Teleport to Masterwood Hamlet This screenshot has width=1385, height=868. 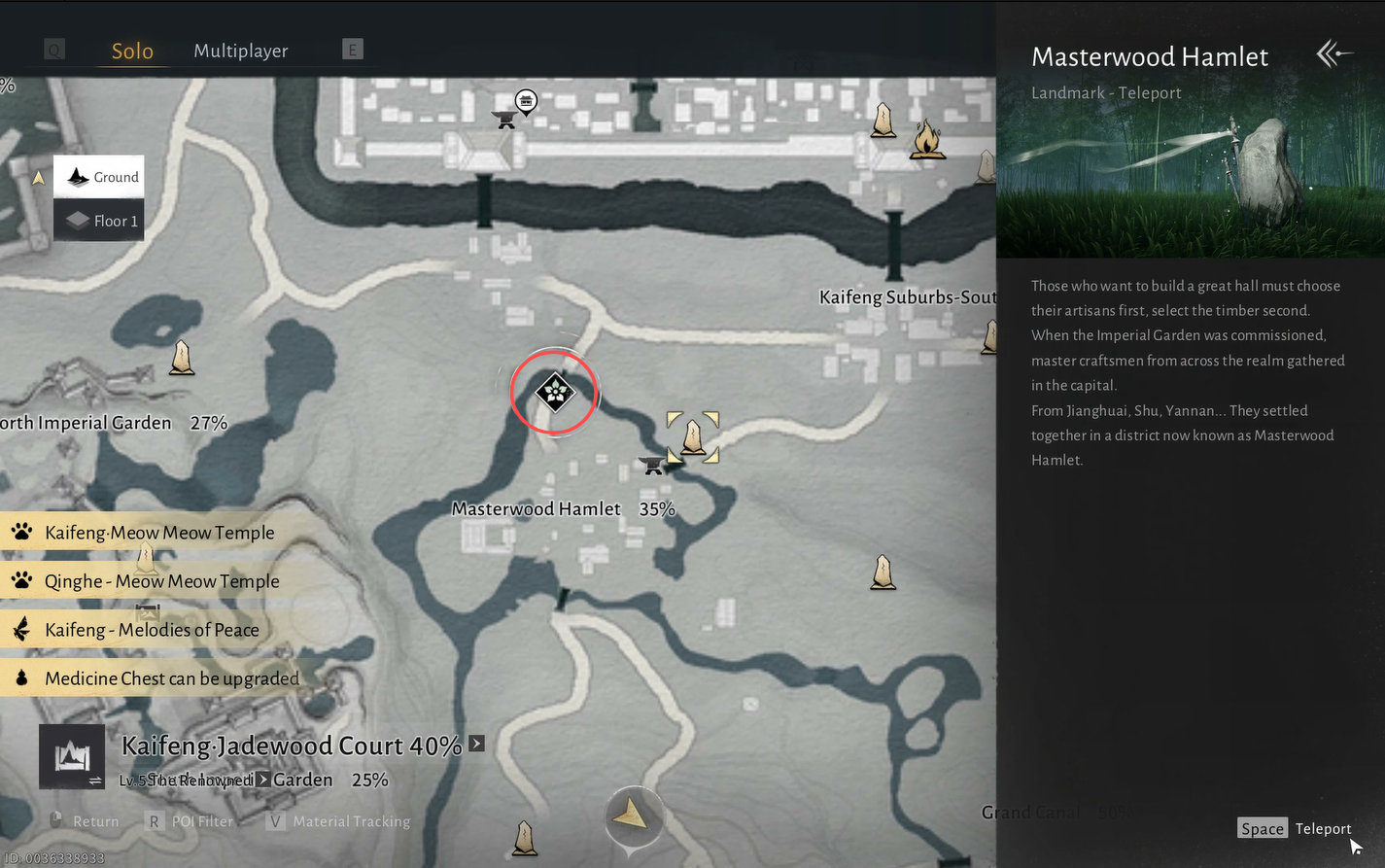coord(1296,828)
